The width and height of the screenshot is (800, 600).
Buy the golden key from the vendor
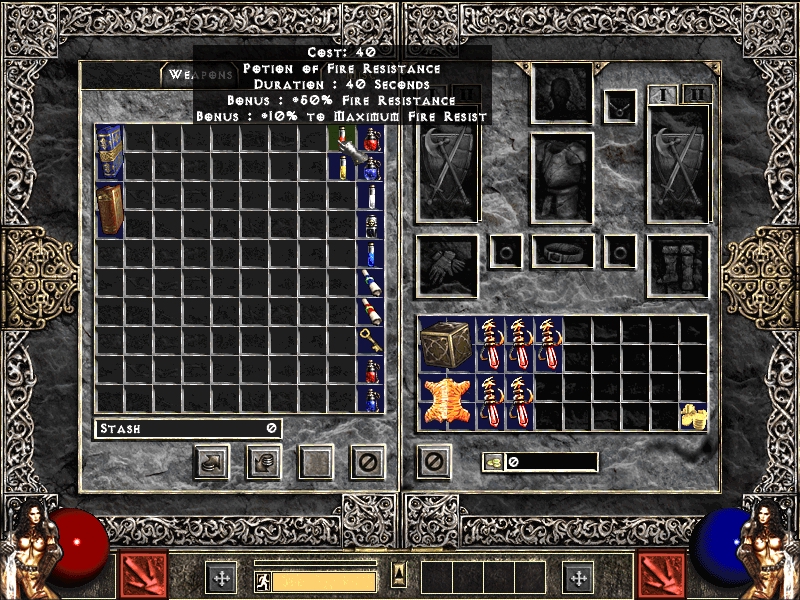pyautogui.click(x=370, y=341)
